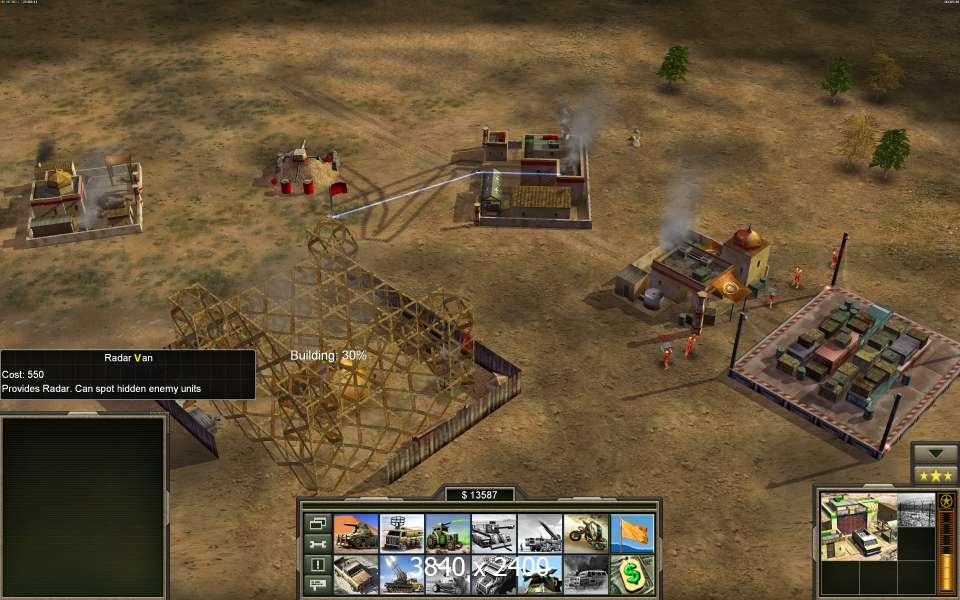Open the speech bubble communicator button
960x600 pixels.
[317, 585]
